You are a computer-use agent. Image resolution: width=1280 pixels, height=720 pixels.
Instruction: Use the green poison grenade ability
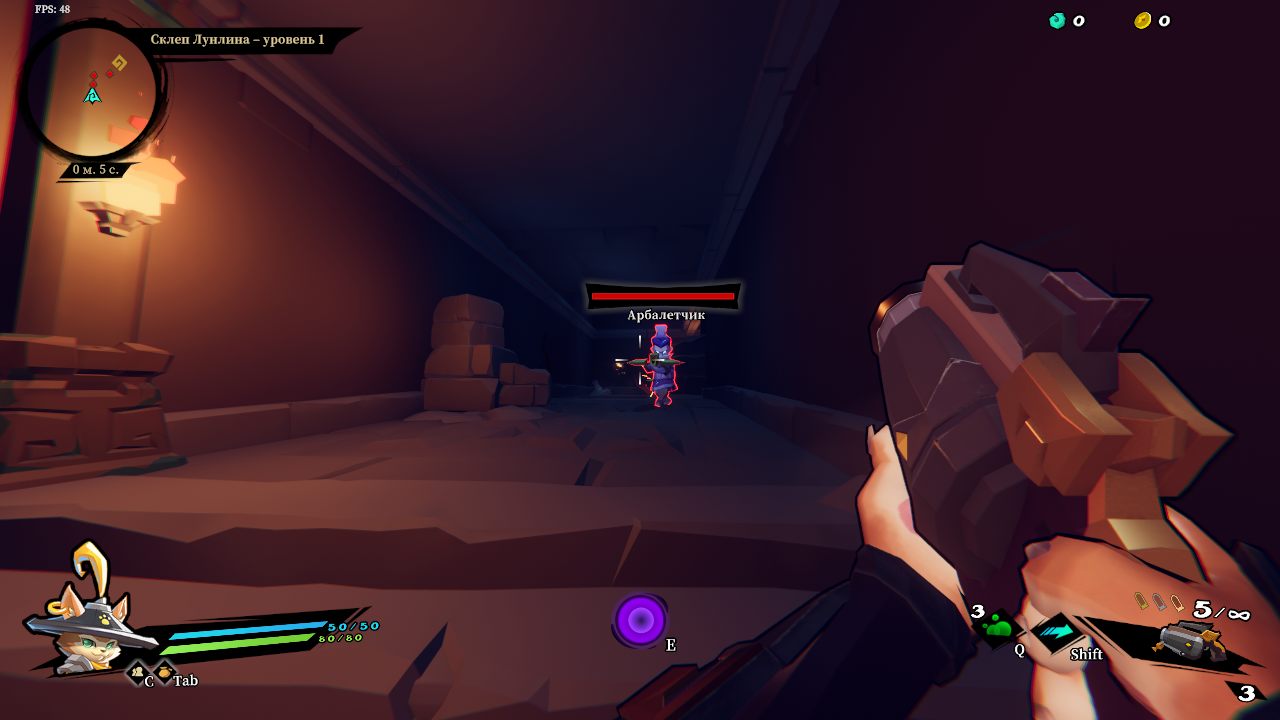[x=997, y=628]
